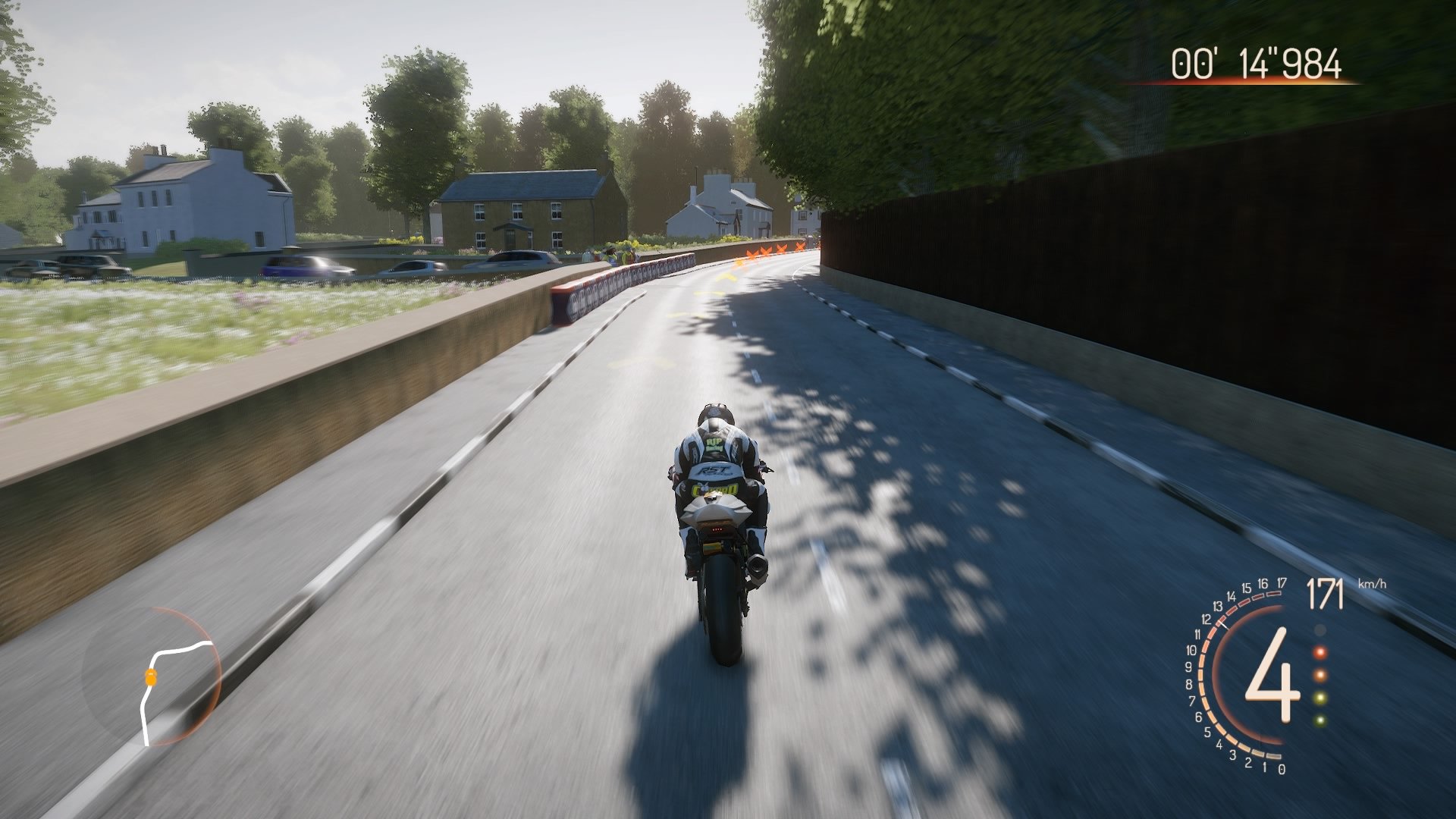1456x819 pixels.
Task: Click the large gear indicator number 4
Action: pyautogui.click(x=1271, y=677)
